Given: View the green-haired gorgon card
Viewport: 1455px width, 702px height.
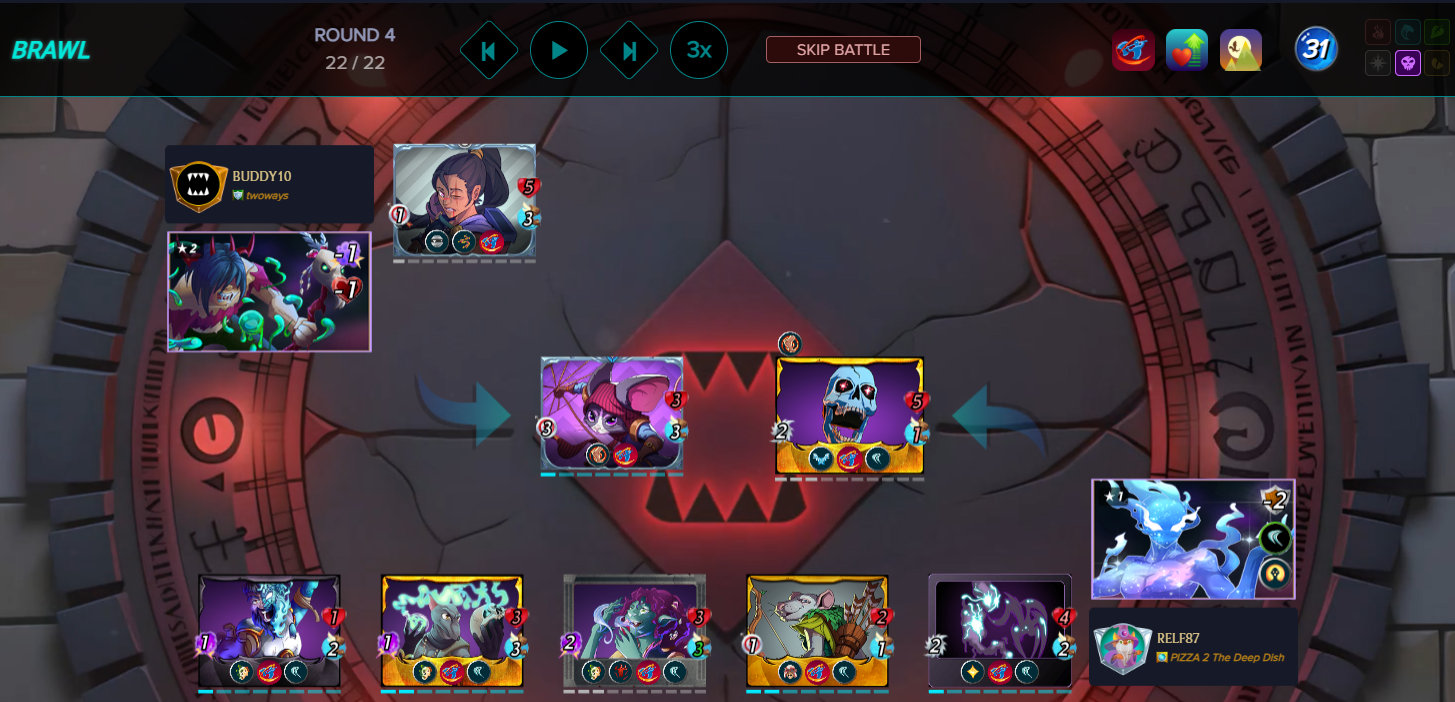Looking at the screenshot, I should 634,630.
